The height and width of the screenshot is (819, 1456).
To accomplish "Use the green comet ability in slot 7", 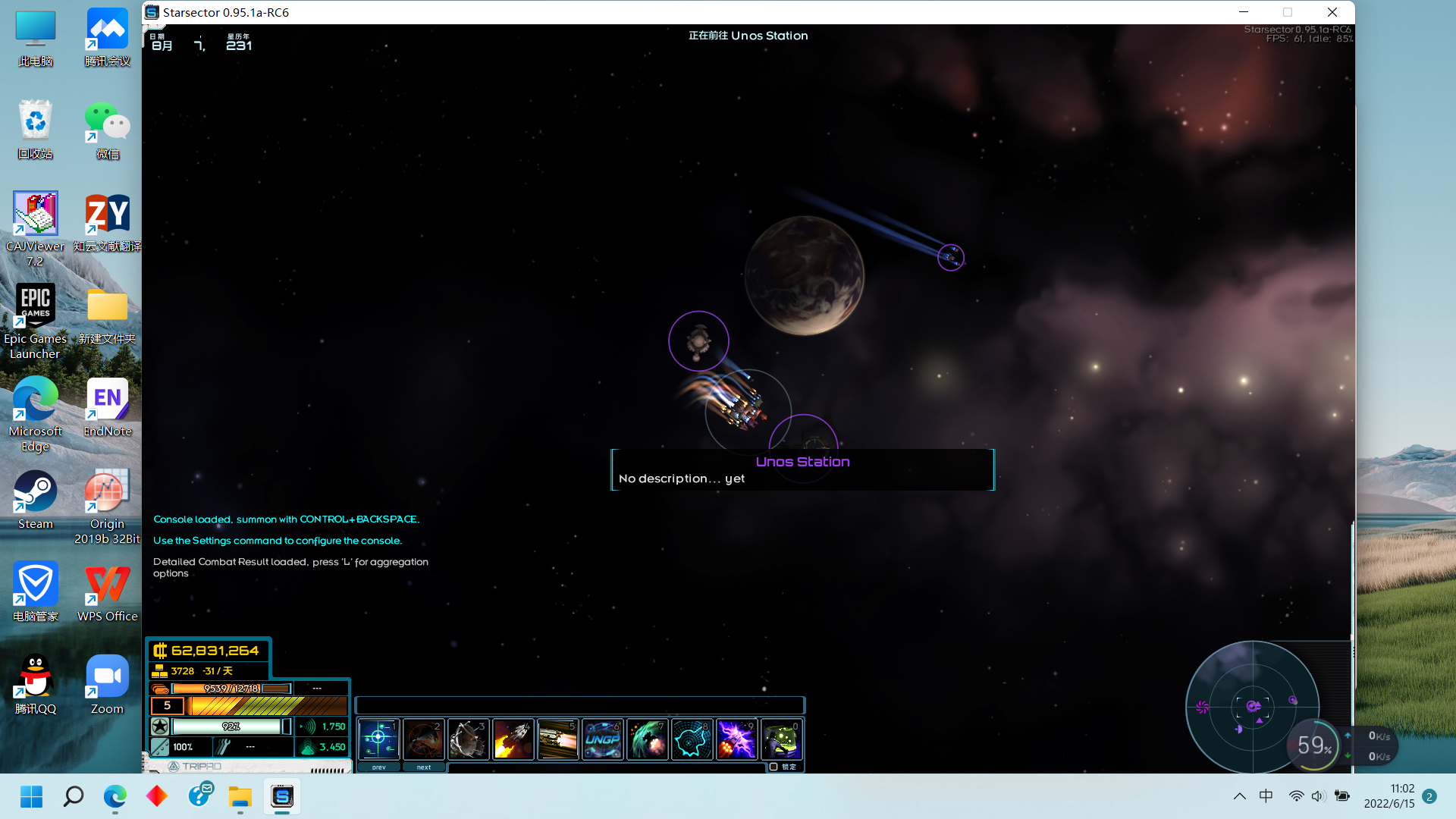I will click(x=647, y=739).
